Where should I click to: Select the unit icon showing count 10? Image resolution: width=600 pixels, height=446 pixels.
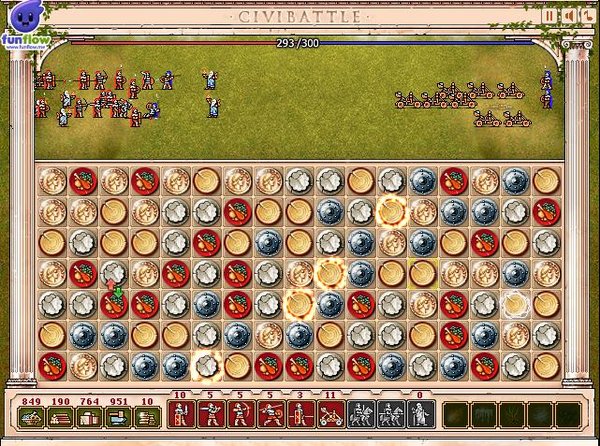coord(181,414)
